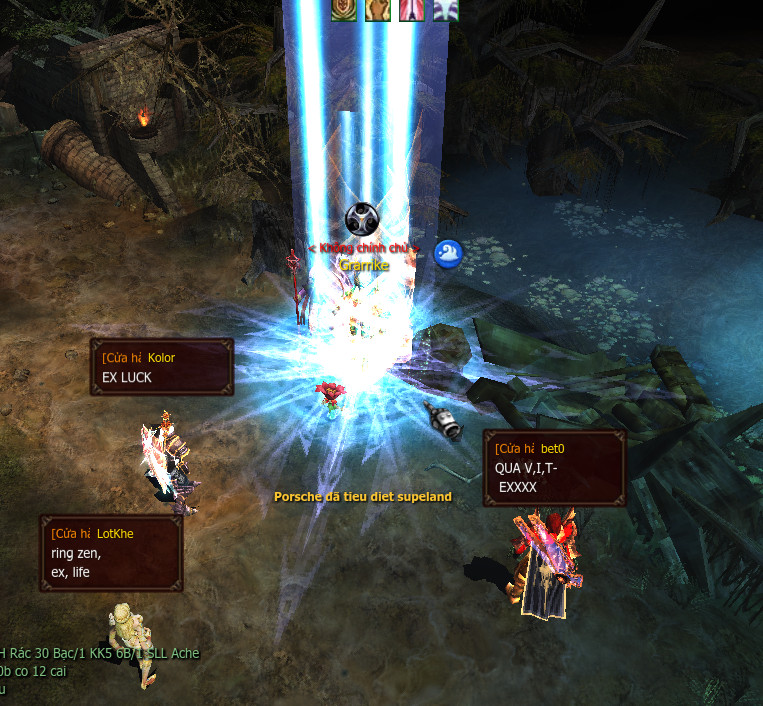Click the blue round icon beside Grarrike

[448, 254]
